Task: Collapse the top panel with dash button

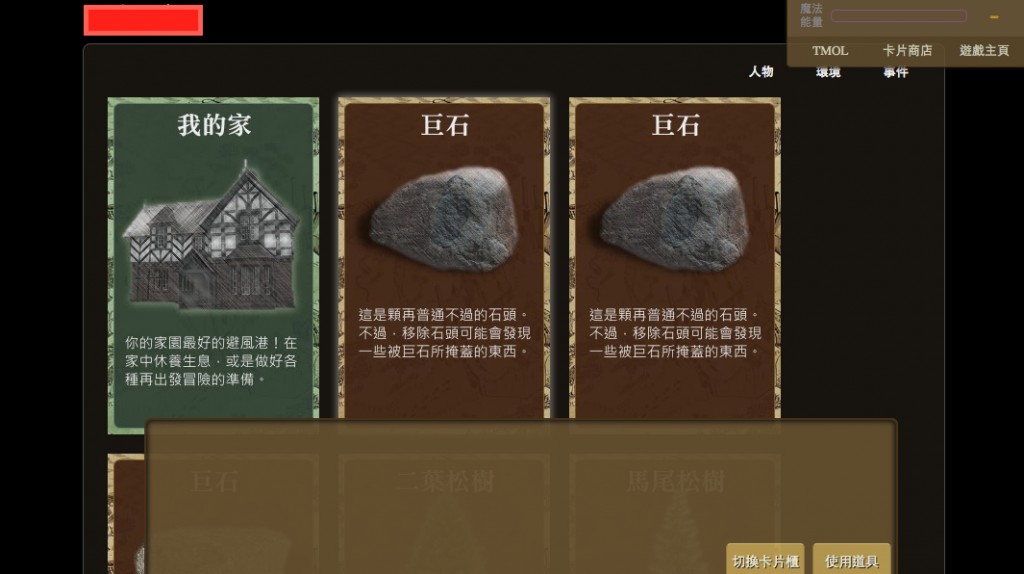Action: (x=994, y=17)
